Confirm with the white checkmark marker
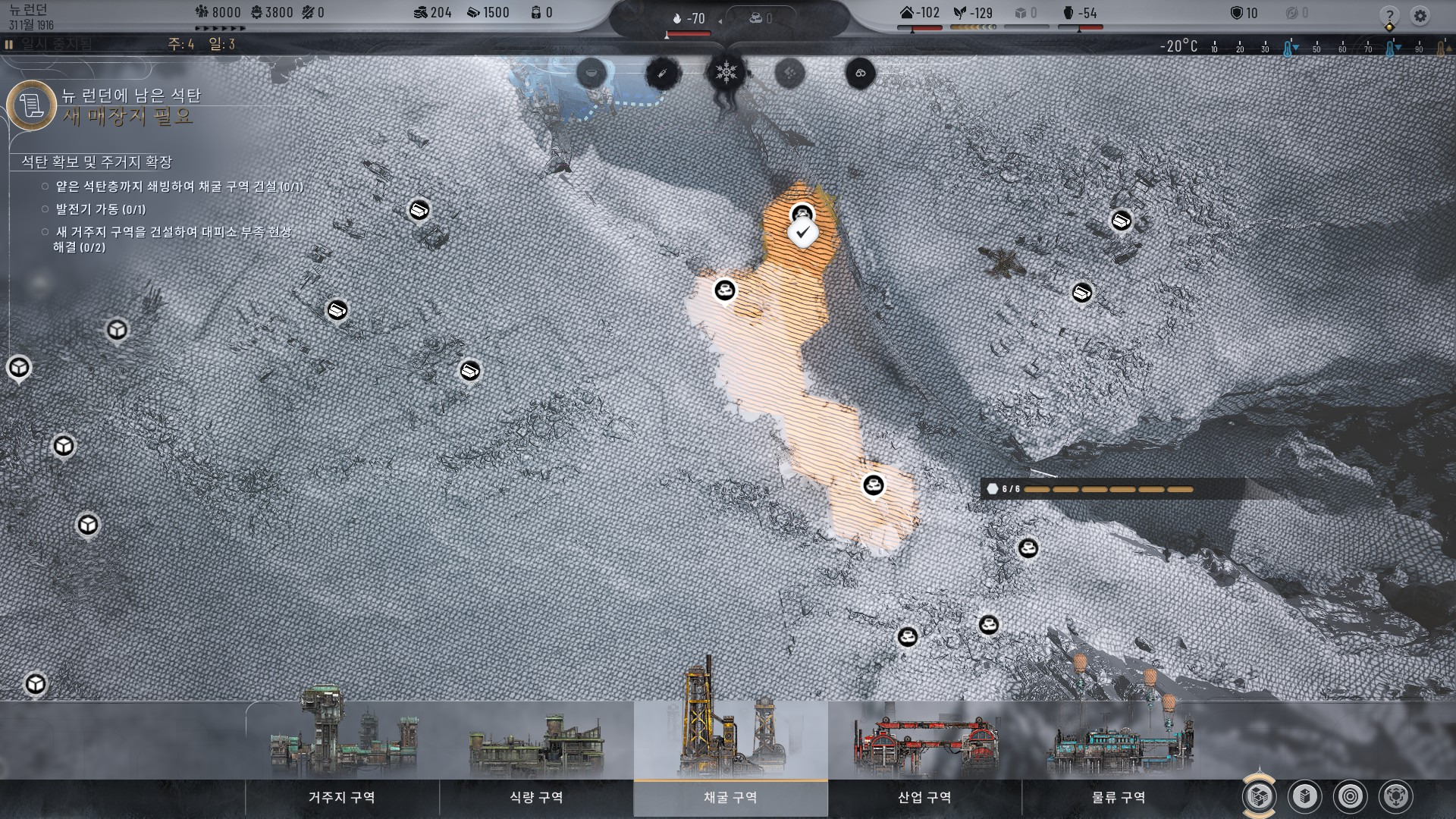This screenshot has width=1456, height=819. 802,233
